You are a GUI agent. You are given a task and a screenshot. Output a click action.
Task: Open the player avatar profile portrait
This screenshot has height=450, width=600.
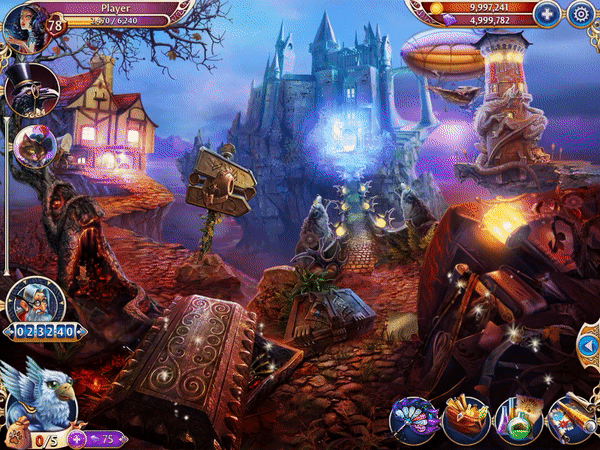coord(24,23)
